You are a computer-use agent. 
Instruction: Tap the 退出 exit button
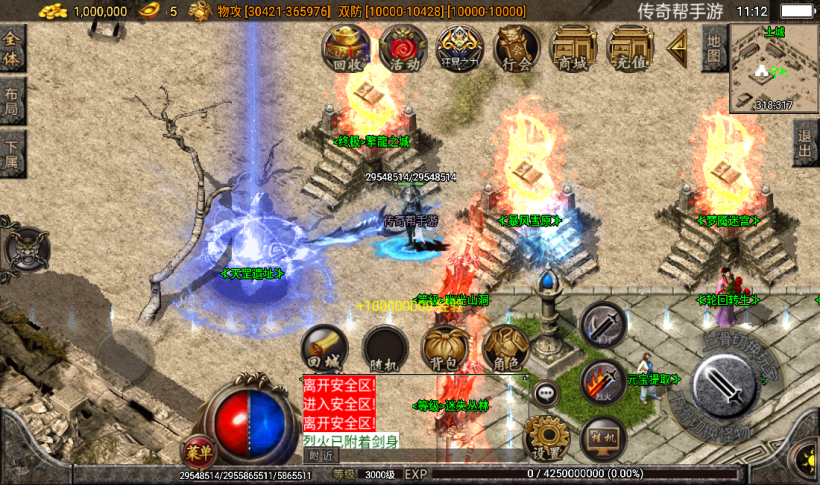pyautogui.click(x=806, y=147)
